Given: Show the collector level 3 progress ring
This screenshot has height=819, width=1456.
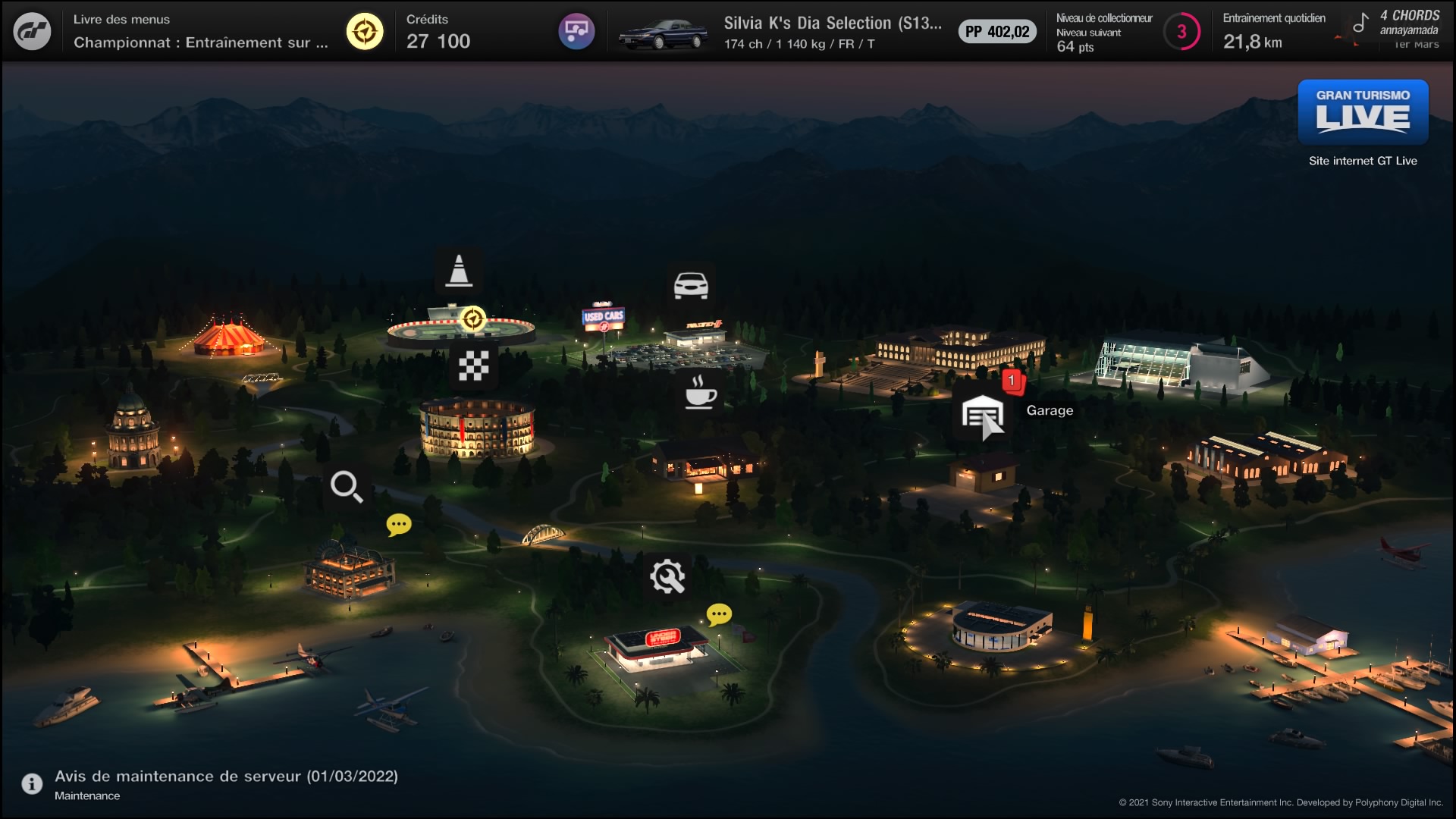Looking at the screenshot, I should pos(1181,32).
